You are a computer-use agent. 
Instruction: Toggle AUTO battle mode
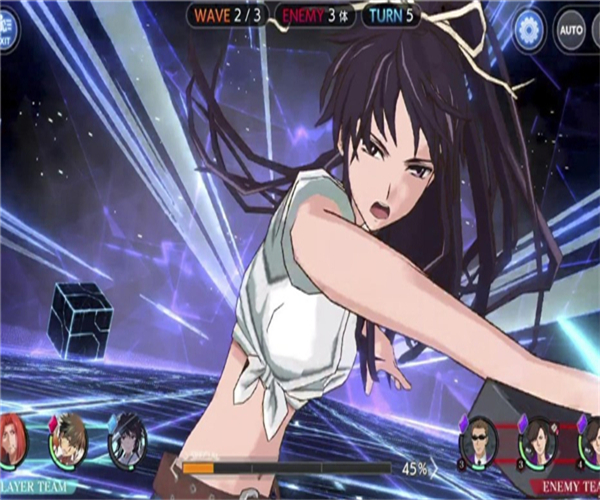(x=571, y=29)
